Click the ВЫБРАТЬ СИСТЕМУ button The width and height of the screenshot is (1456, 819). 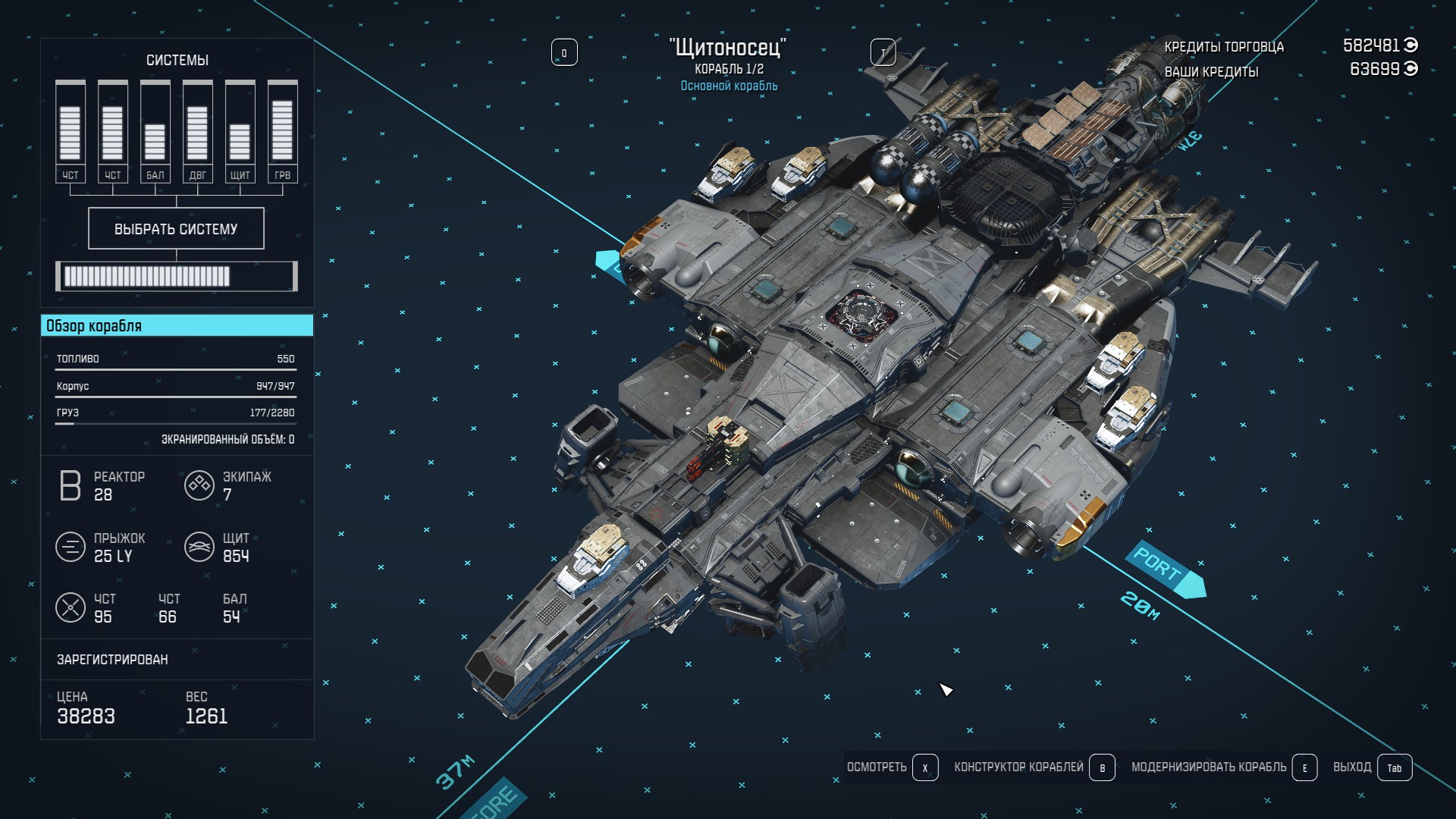[176, 228]
